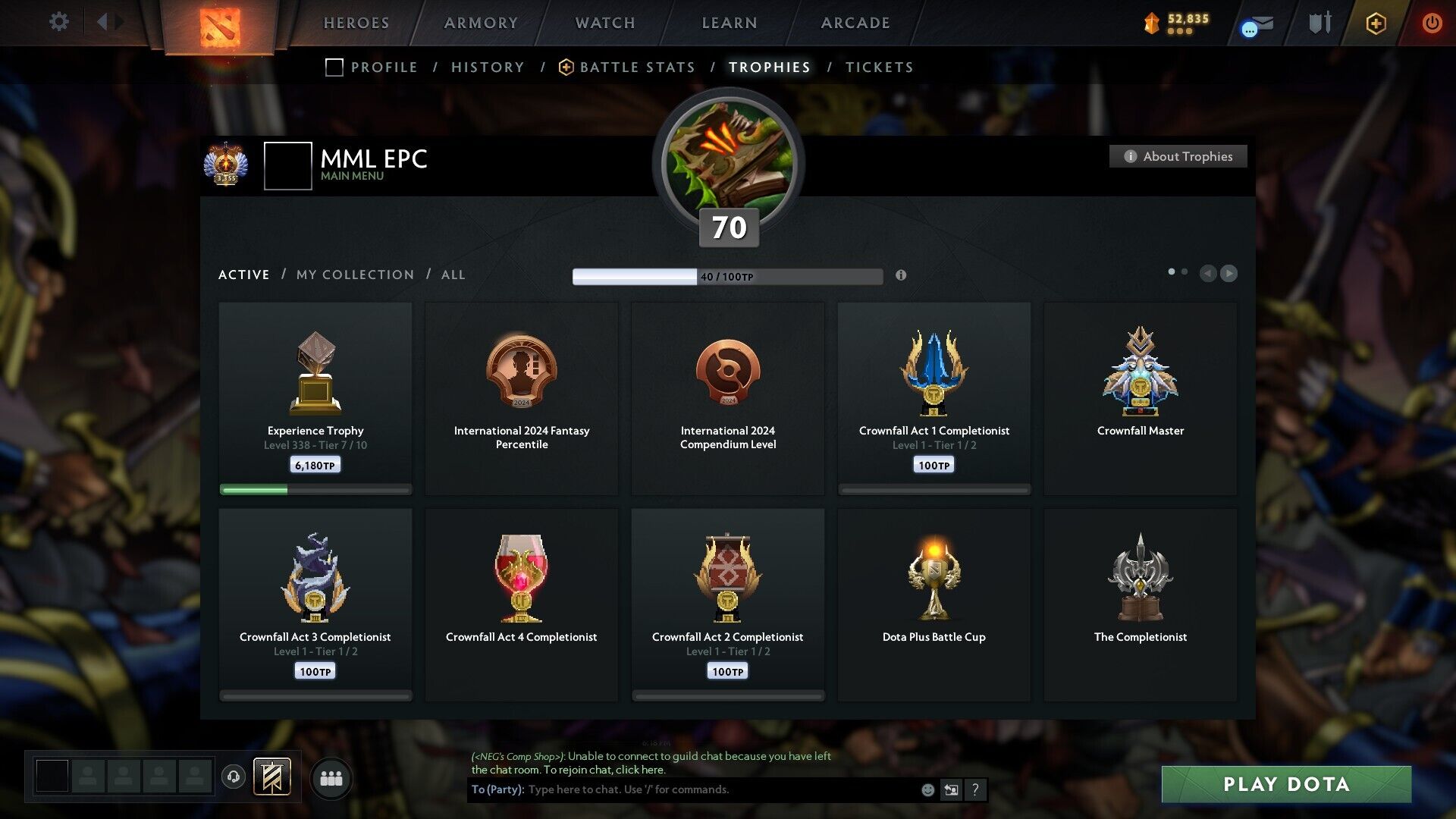This screenshot has height=819, width=1456.
Task: Open the Dota Plus hexagon icon
Action: coord(1375,23)
